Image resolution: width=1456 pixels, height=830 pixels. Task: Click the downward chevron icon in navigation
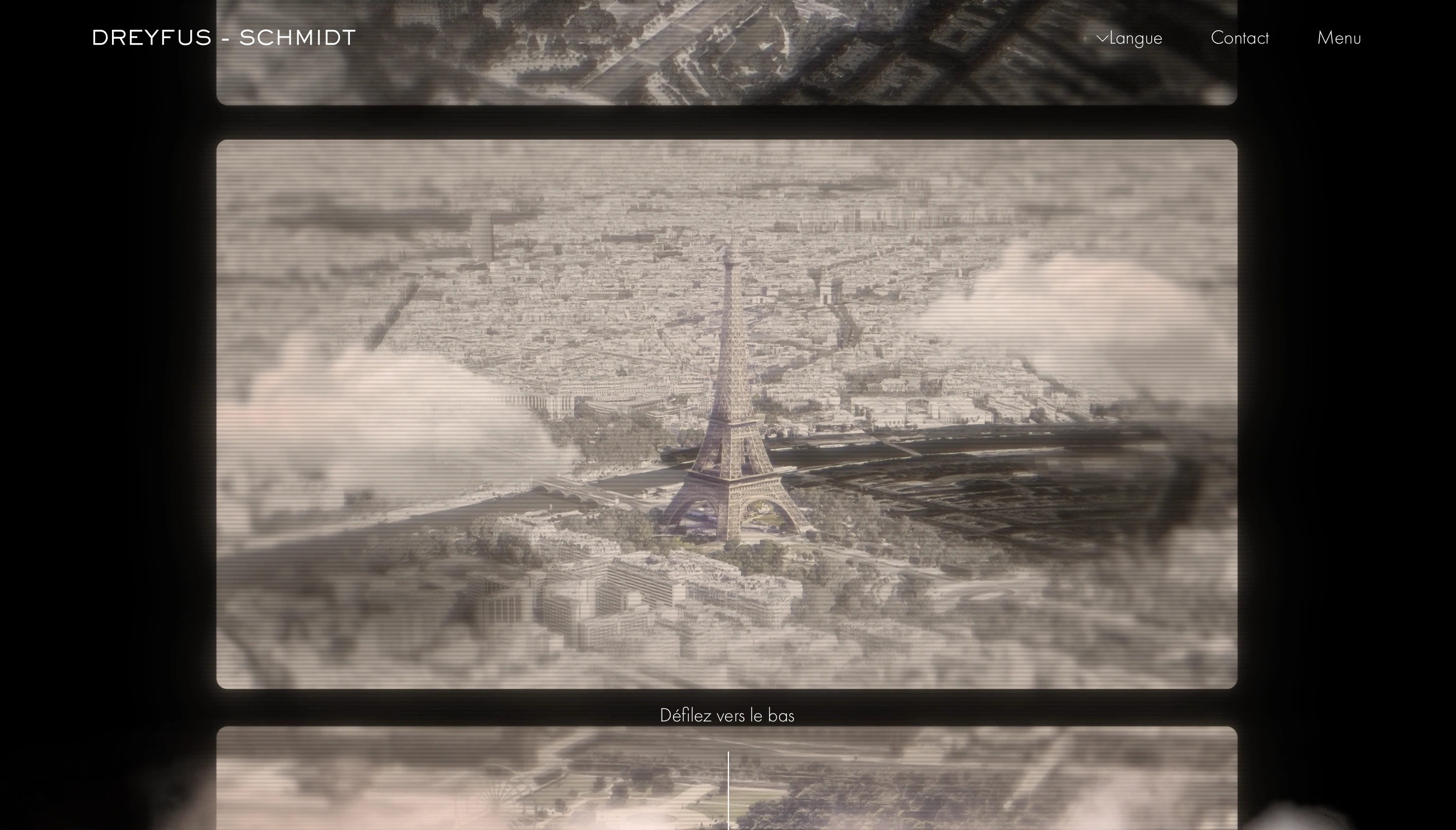(1103, 38)
